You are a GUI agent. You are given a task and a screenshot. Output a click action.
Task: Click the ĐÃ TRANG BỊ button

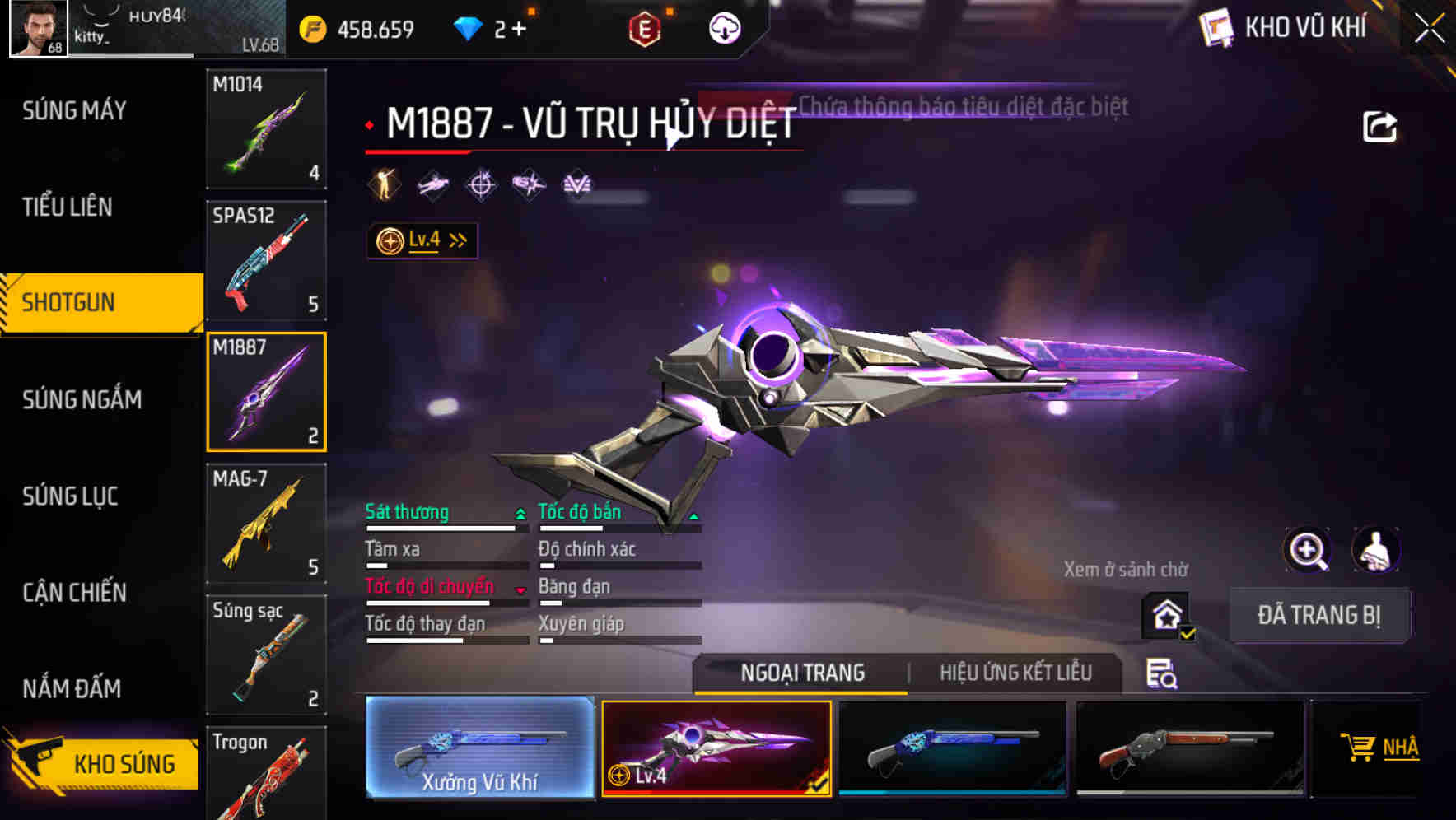tap(1318, 615)
